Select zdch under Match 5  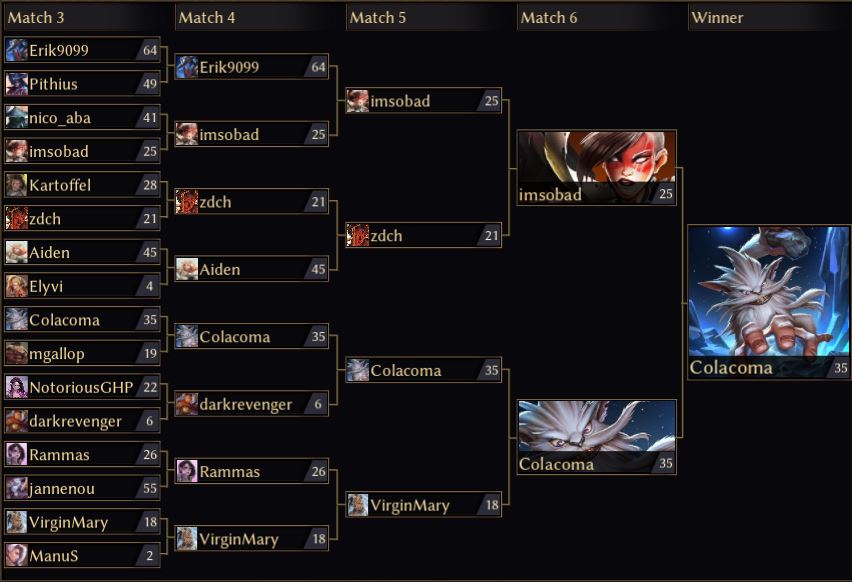point(424,236)
